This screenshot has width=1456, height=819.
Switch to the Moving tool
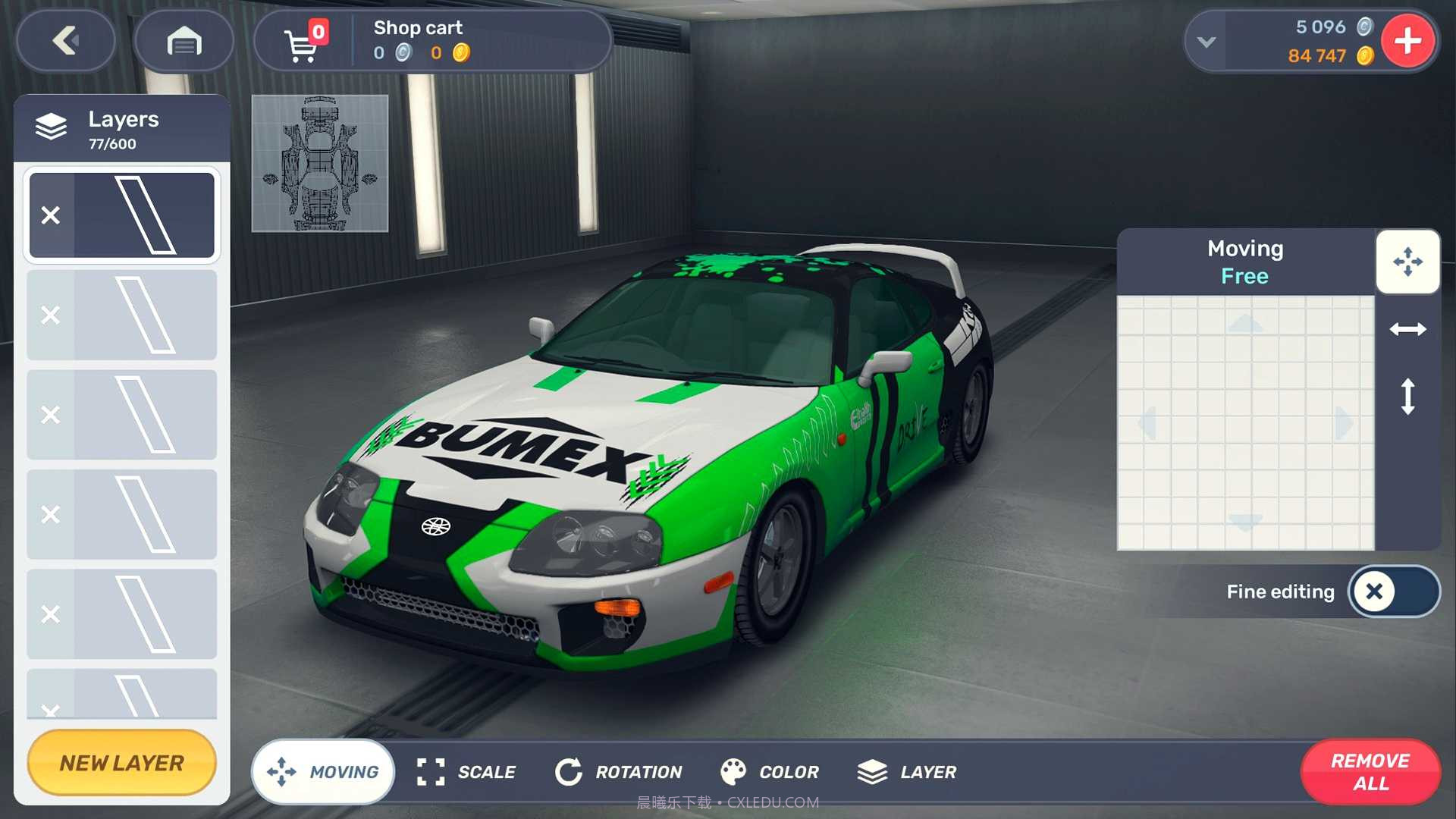[323, 772]
